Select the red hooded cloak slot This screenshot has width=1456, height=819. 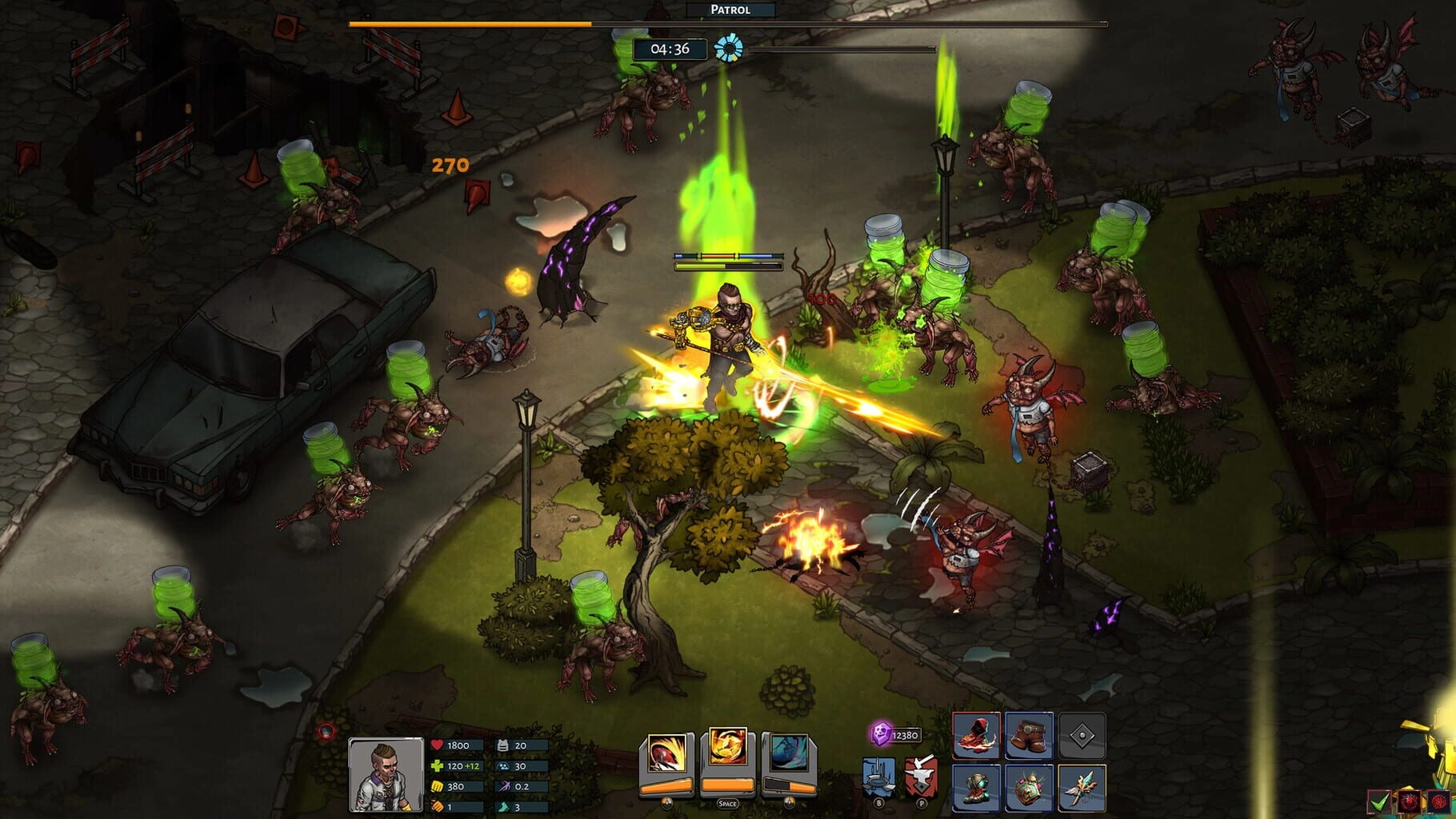[x=976, y=736]
